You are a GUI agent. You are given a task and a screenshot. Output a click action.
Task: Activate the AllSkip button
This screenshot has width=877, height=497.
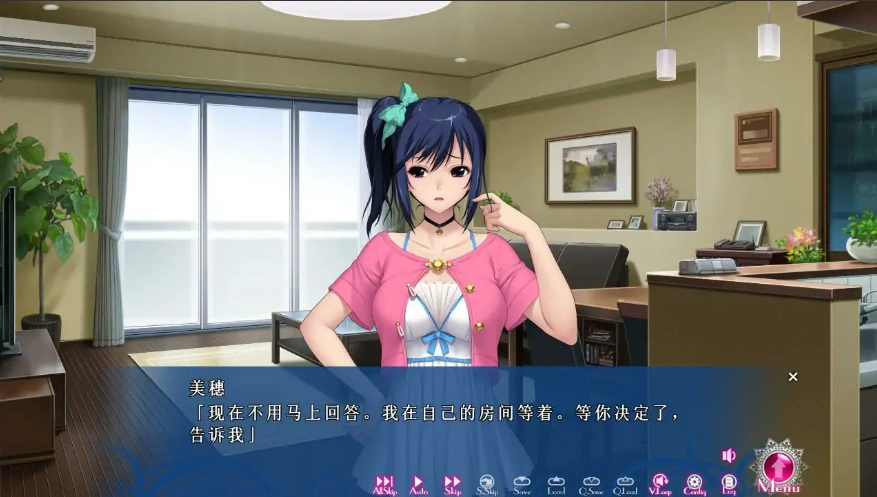click(384, 484)
